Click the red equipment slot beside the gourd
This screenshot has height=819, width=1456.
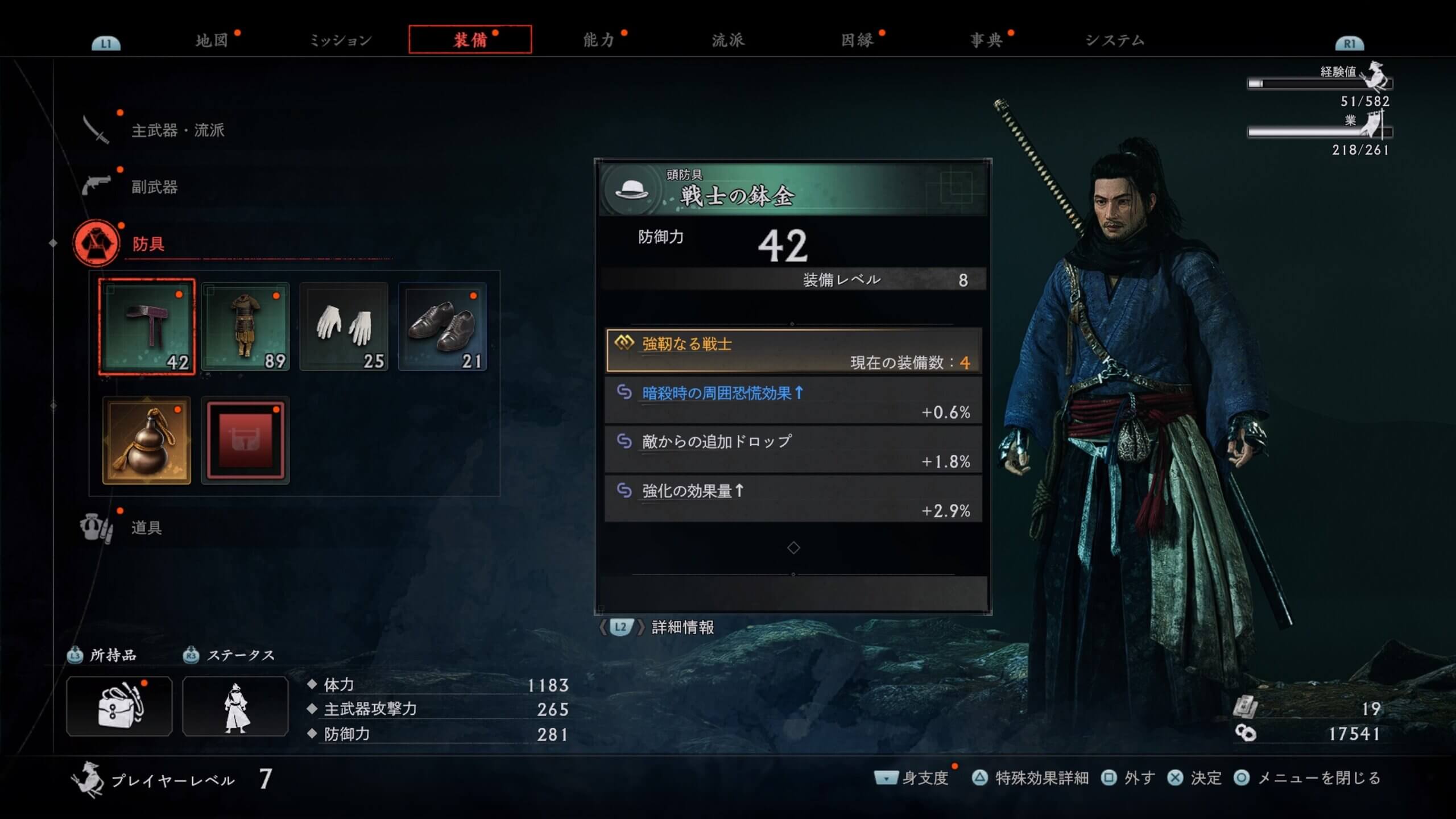point(245,441)
